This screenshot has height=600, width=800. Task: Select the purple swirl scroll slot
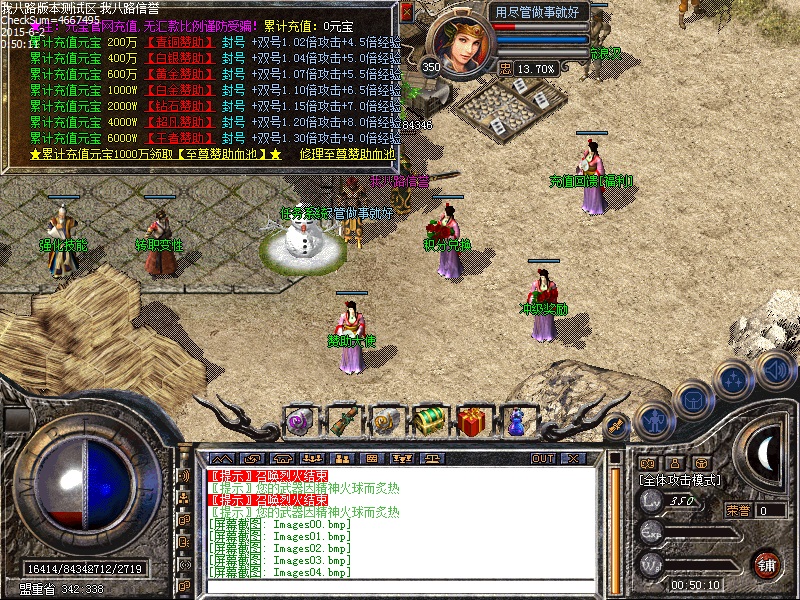tap(300, 420)
